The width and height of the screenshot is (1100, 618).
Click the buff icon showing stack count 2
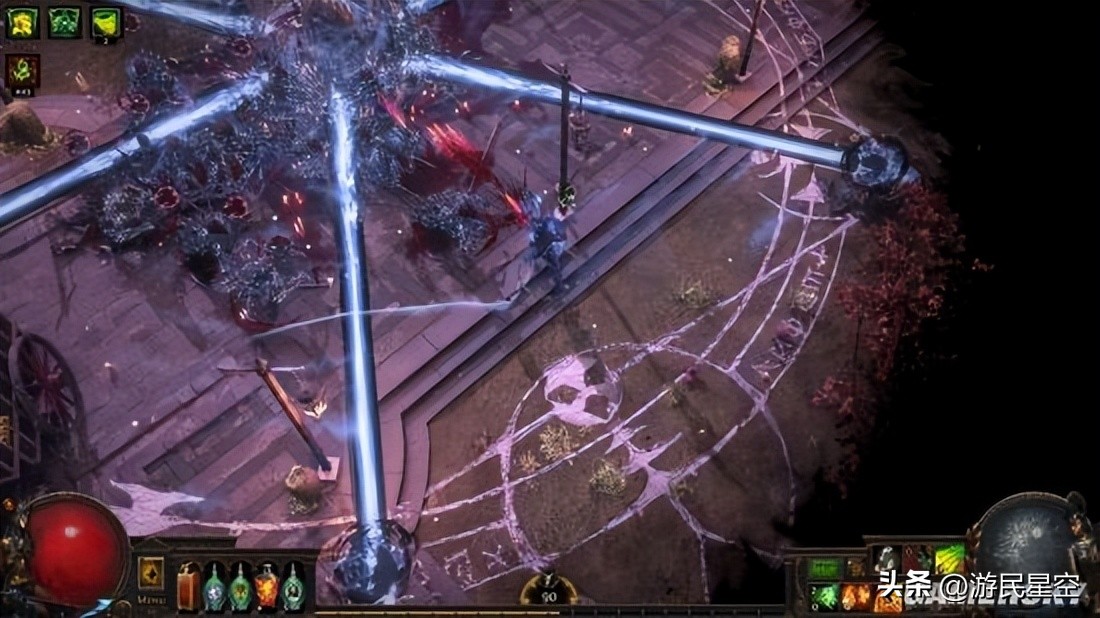(106, 22)
